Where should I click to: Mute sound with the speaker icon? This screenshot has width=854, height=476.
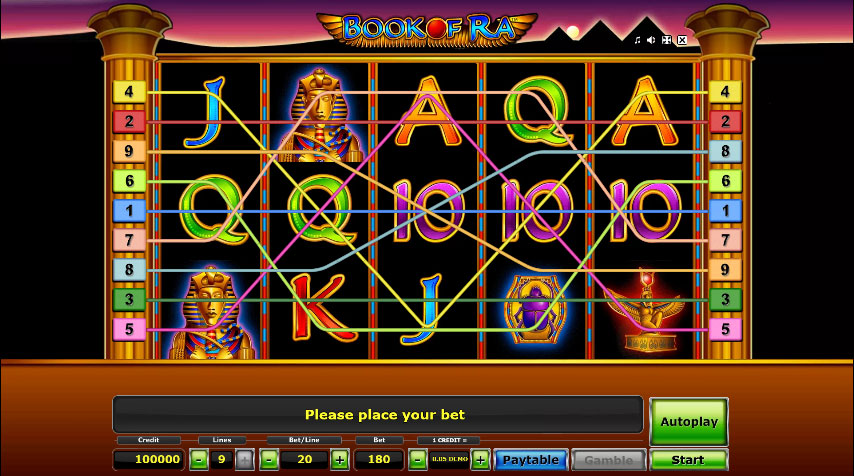[x=651, y=40]
